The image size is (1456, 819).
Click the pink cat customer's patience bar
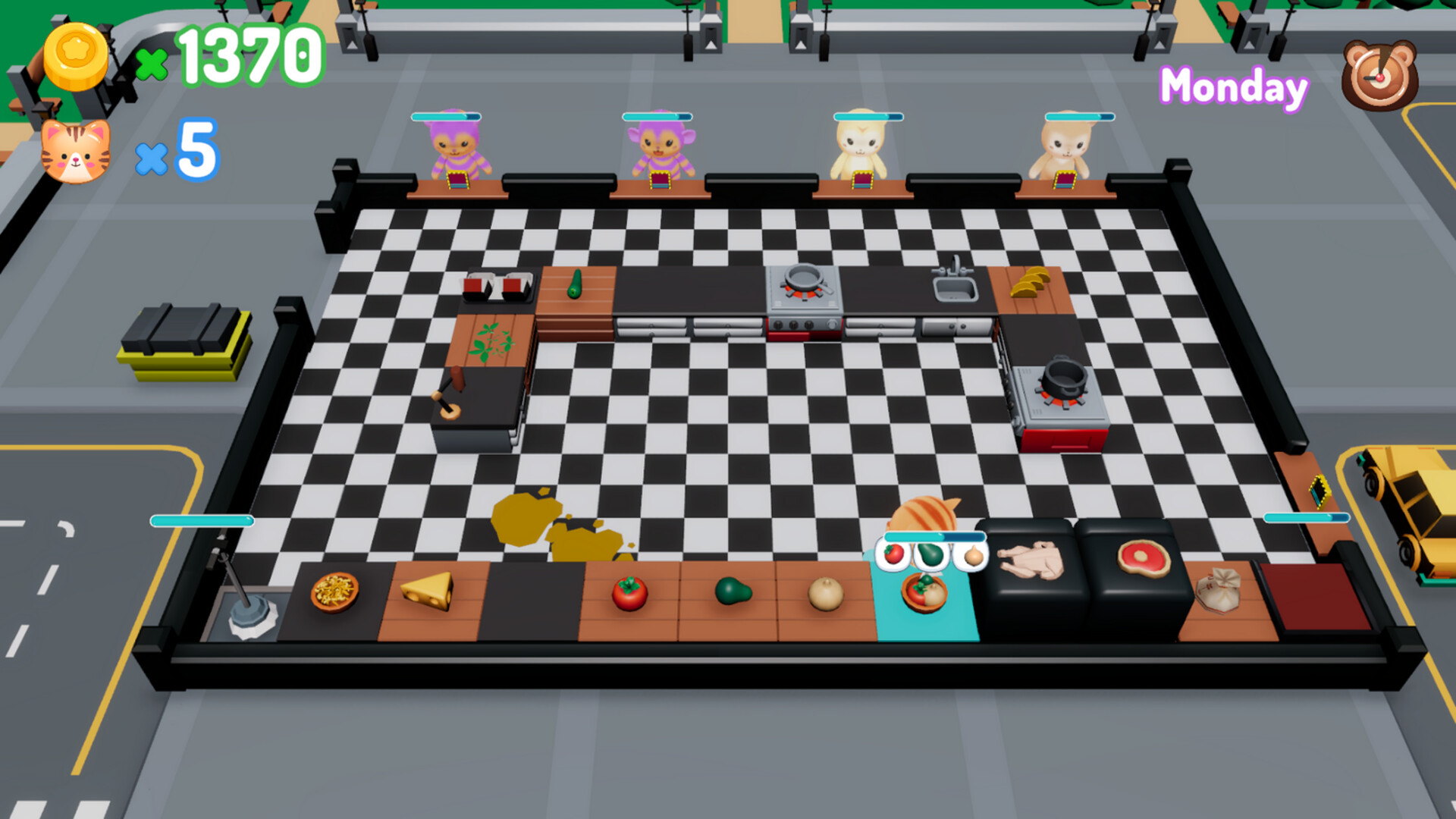446,117
